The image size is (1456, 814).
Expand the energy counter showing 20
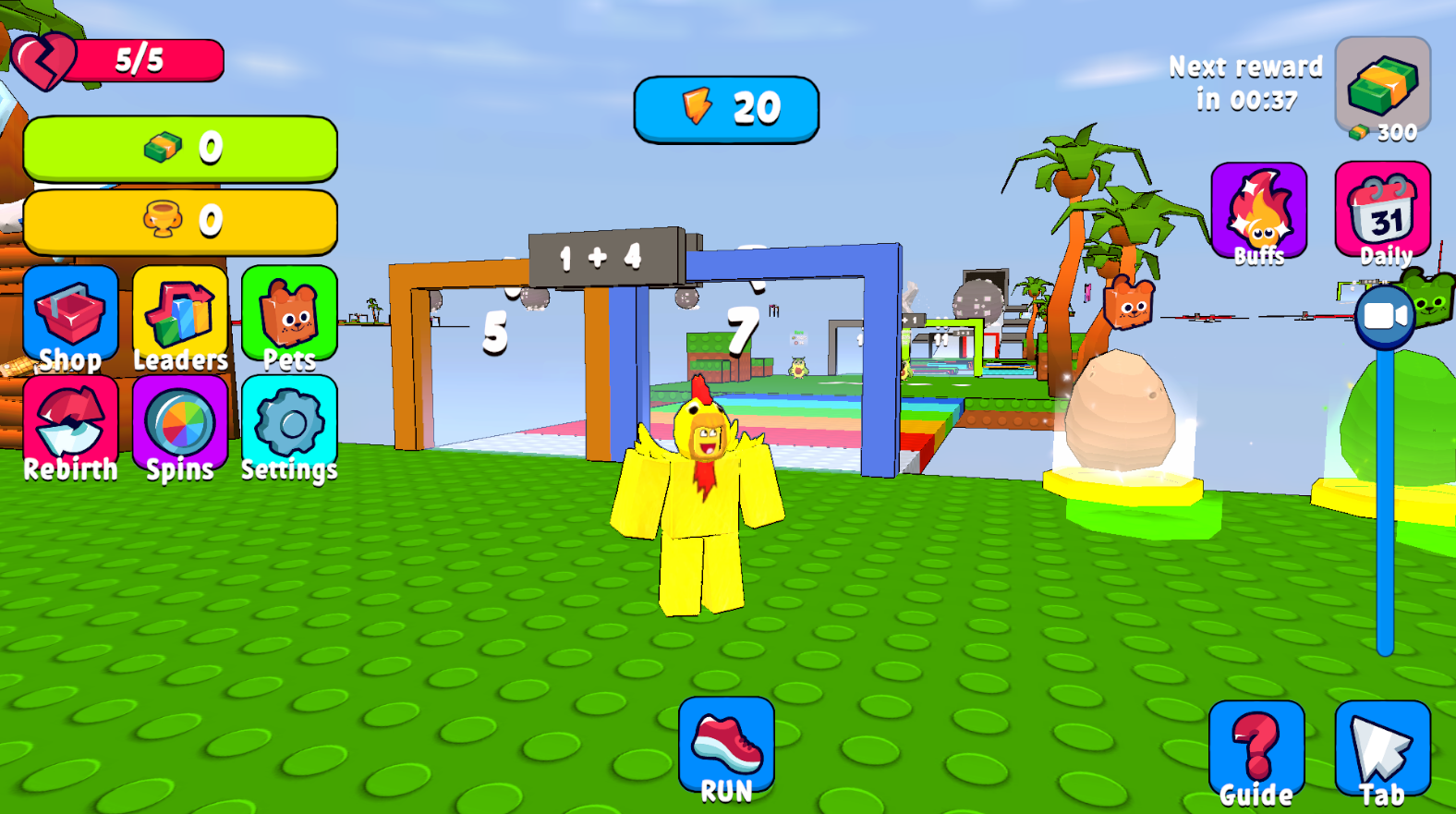[727, 107]
